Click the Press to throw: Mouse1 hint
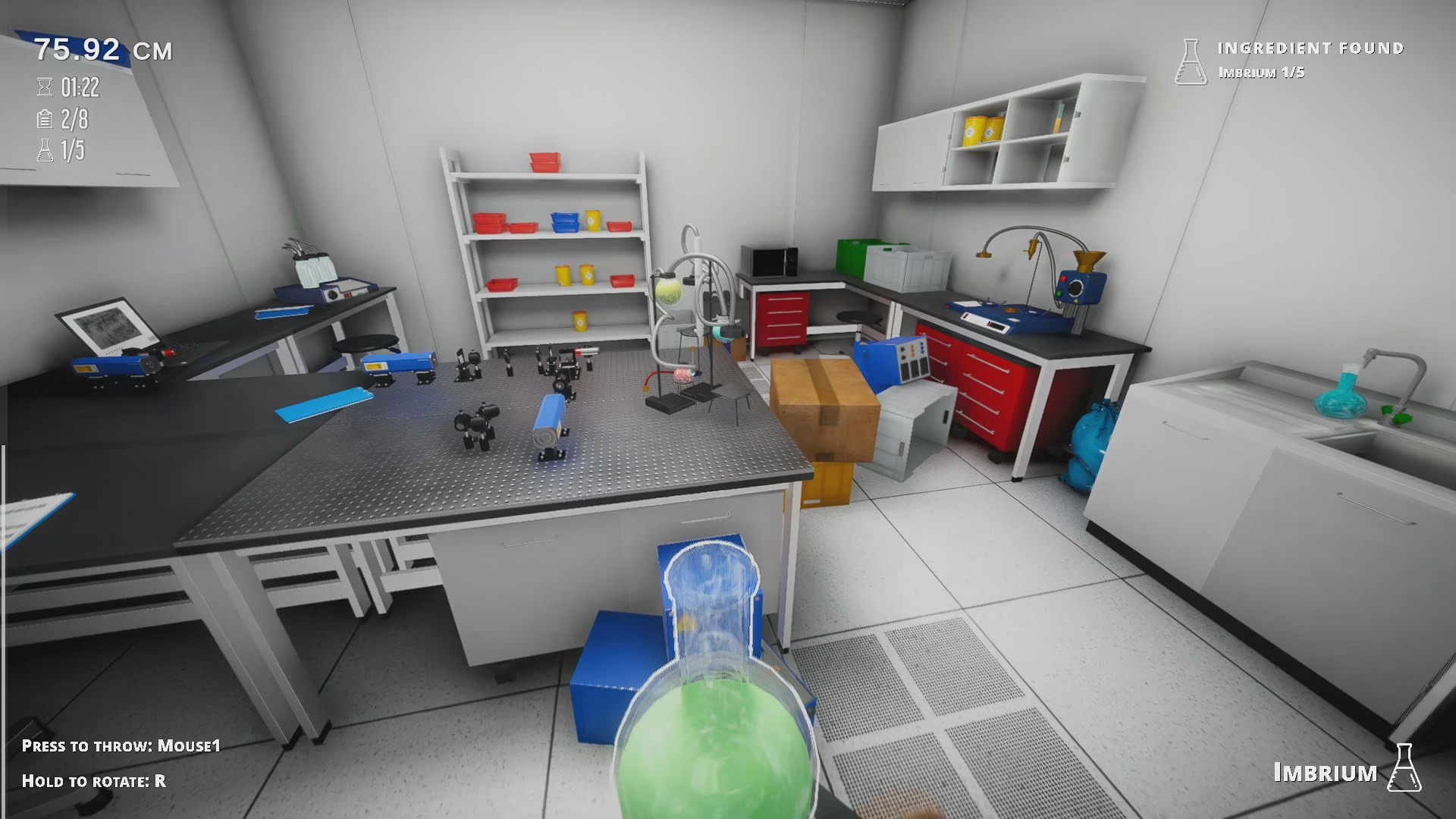The width and height of the screenshot is (1456, 819). pyautogui.click(x=121, y=746)
